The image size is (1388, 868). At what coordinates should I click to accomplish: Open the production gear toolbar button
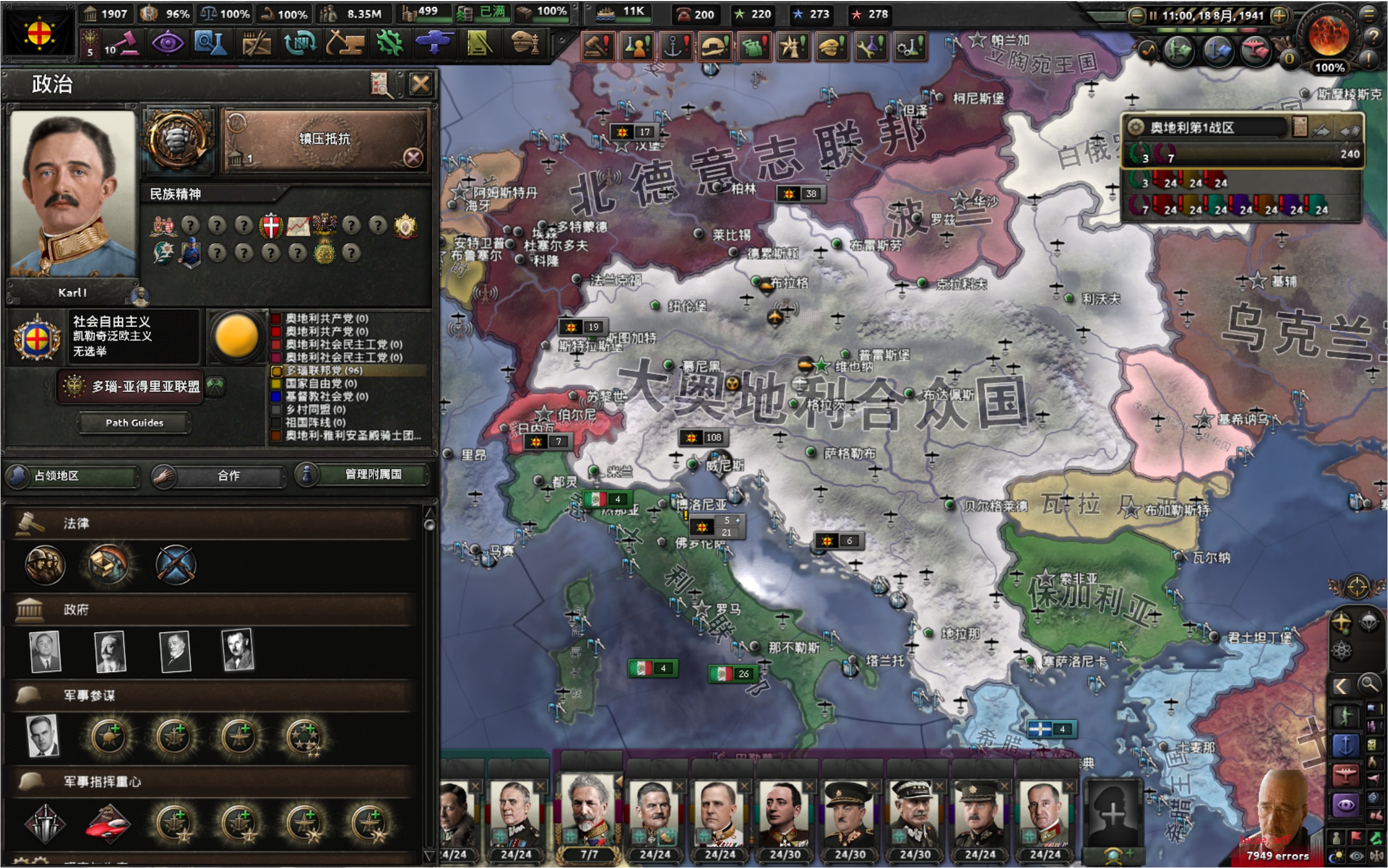pyautogui.click(x=390, y=44)
